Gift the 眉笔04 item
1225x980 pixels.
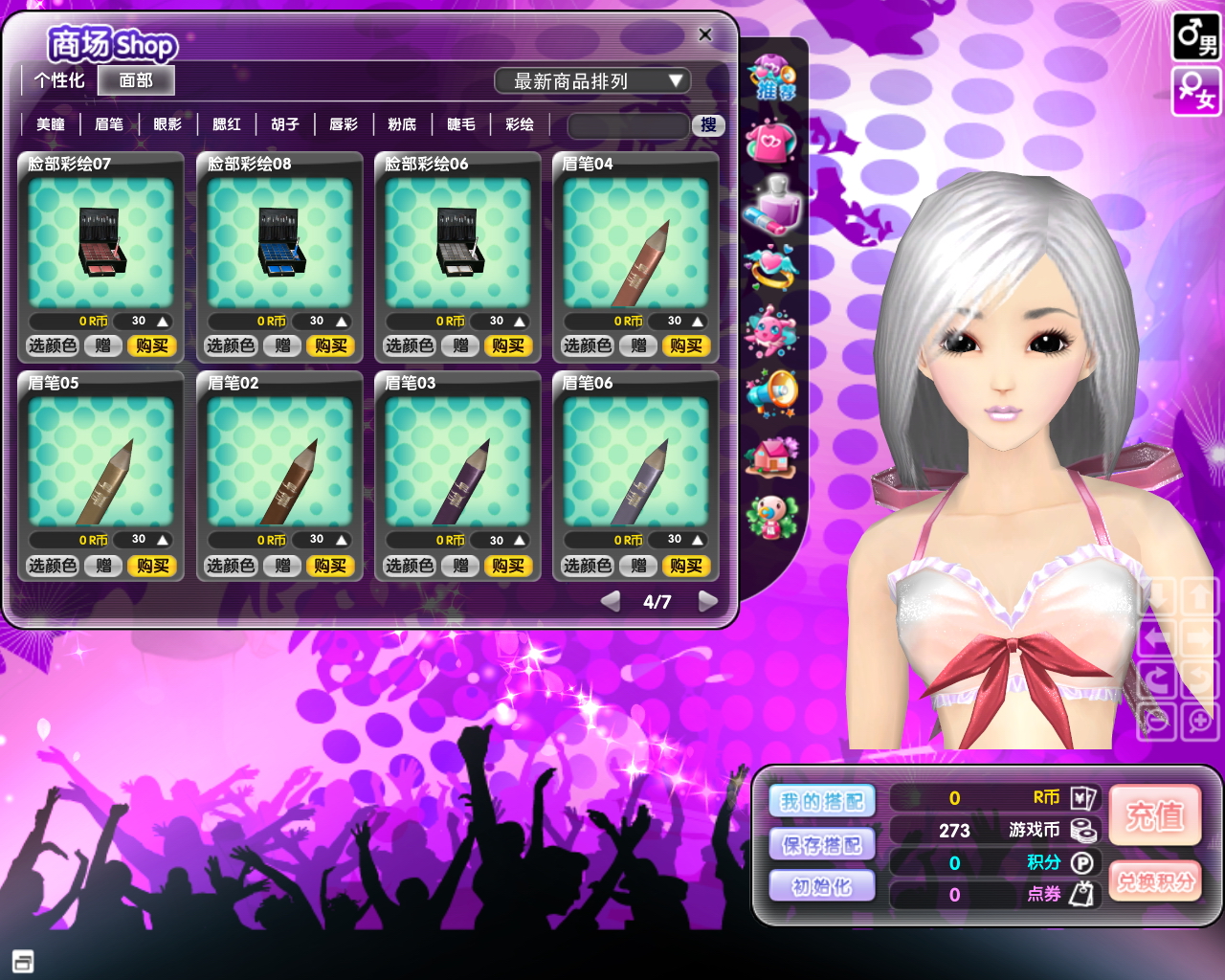pos(638,345)
